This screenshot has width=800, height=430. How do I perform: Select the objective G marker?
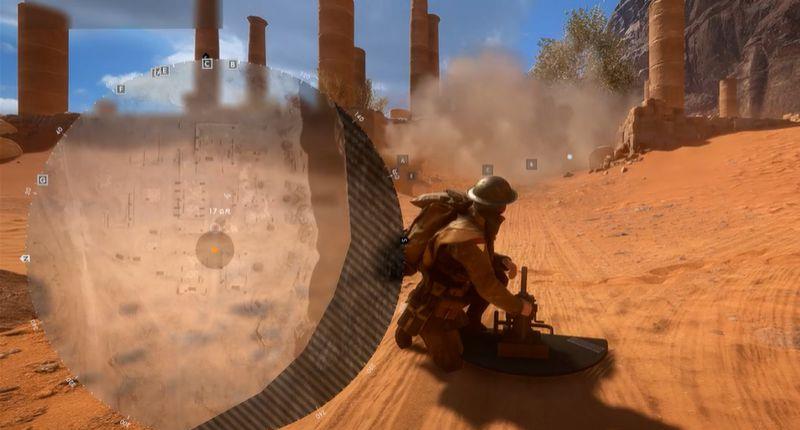(43, 180)
